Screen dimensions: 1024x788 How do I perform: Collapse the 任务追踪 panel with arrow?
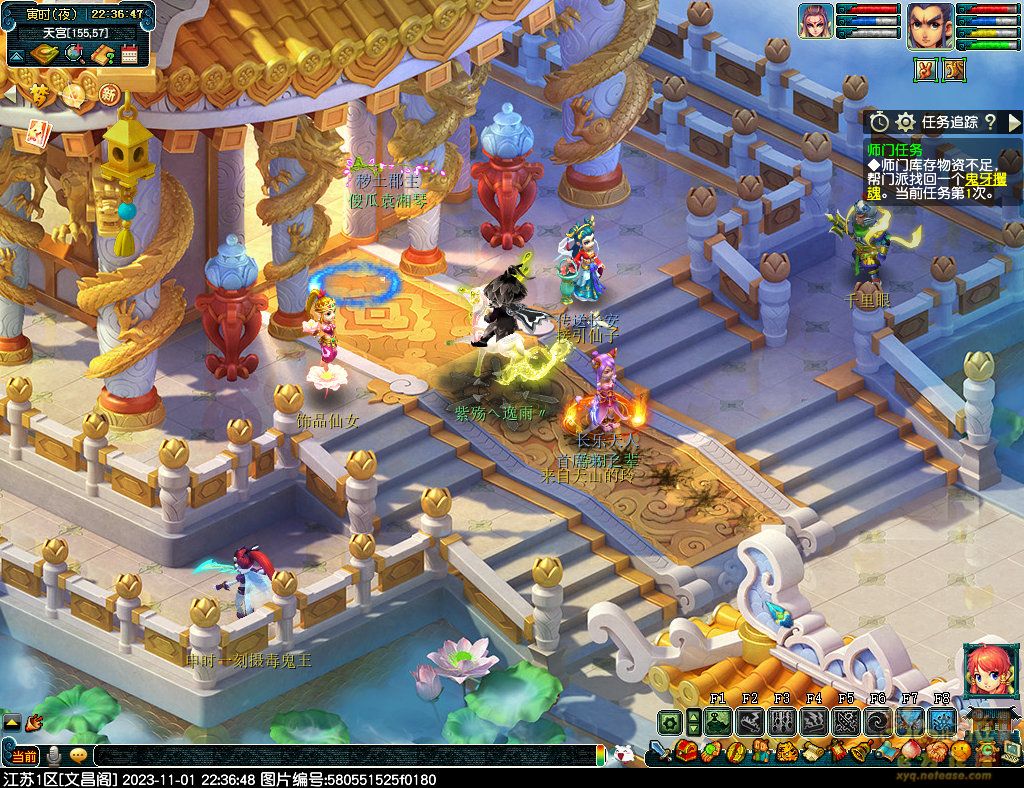[1013, 122]
